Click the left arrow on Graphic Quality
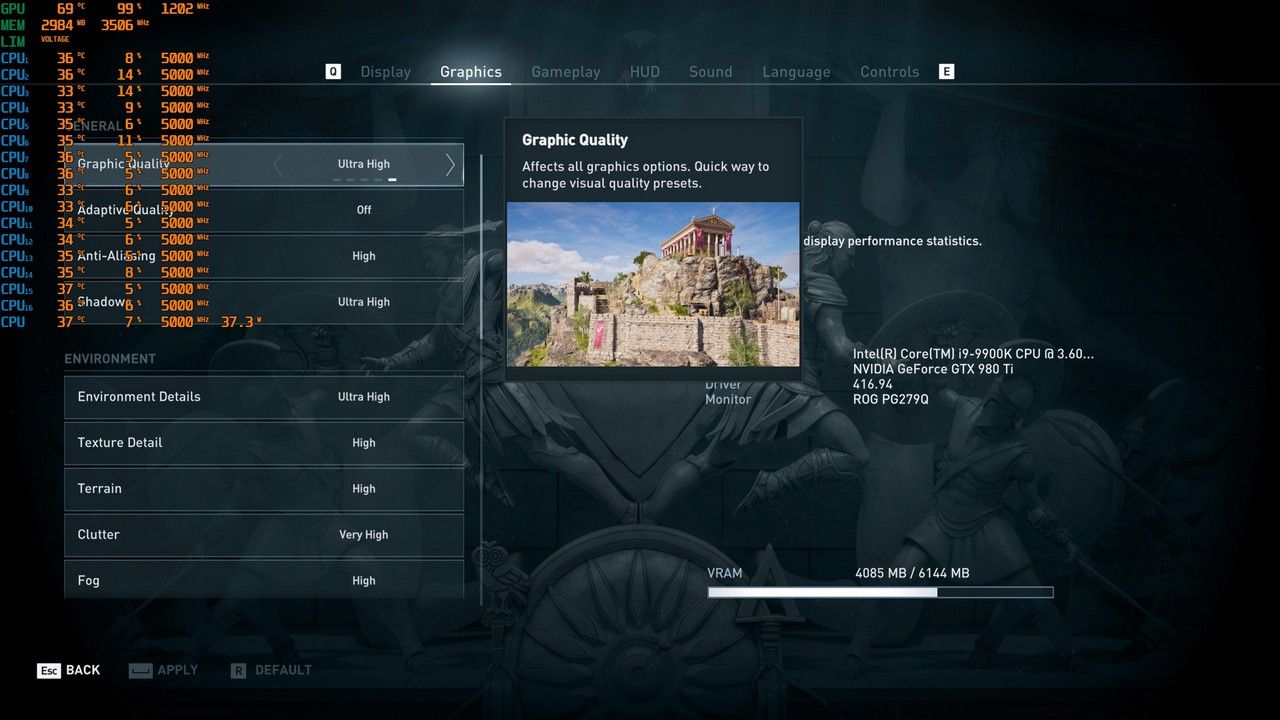Screen dimensions: 1280x720 (x=278, y=165)
